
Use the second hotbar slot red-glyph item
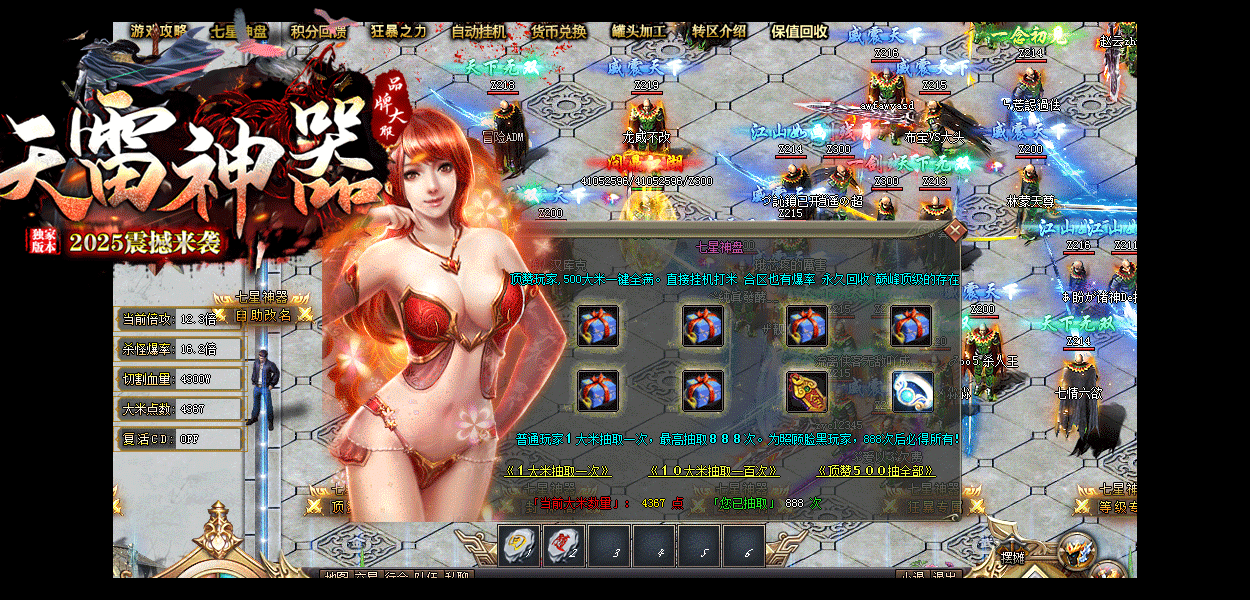[563, 546]
